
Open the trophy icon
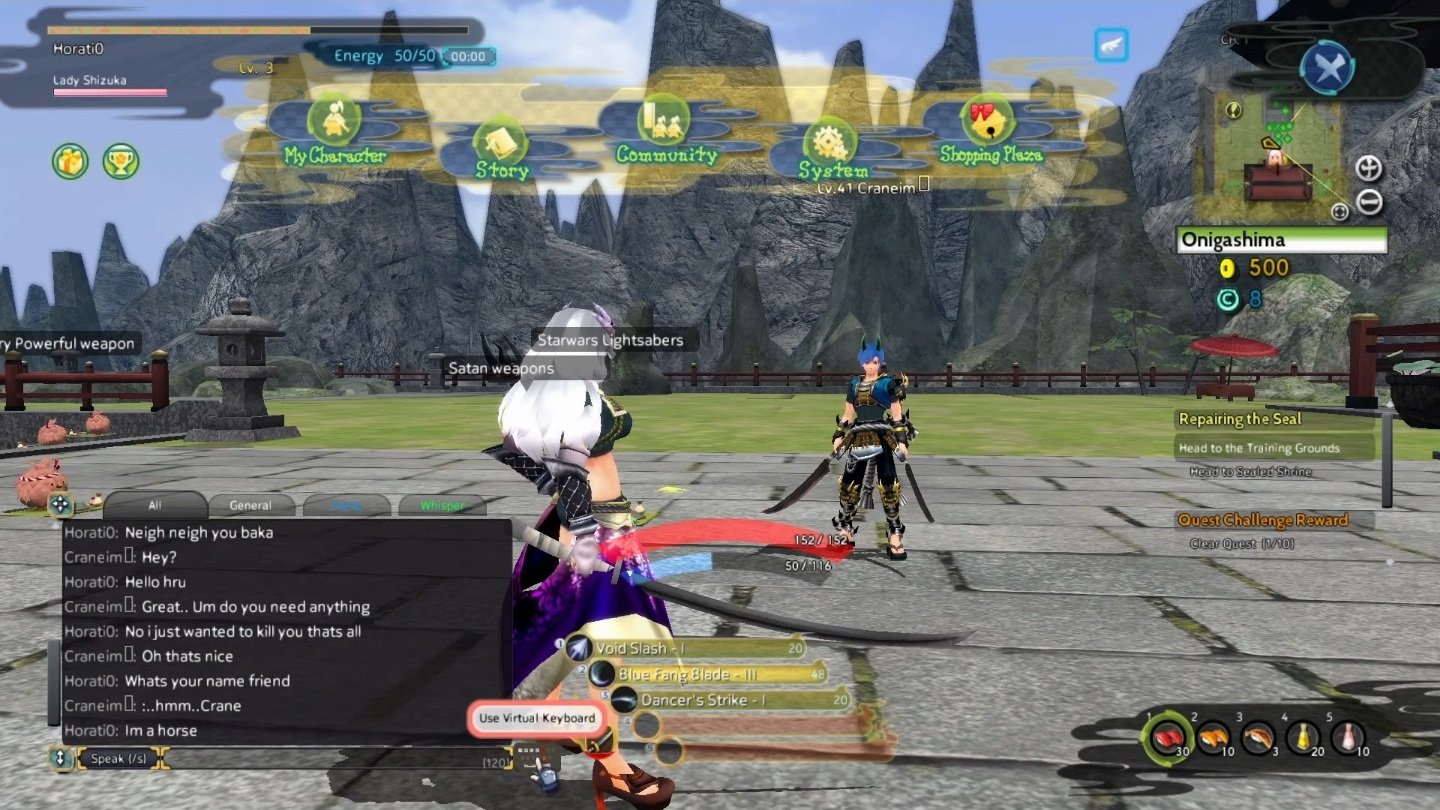121,161
